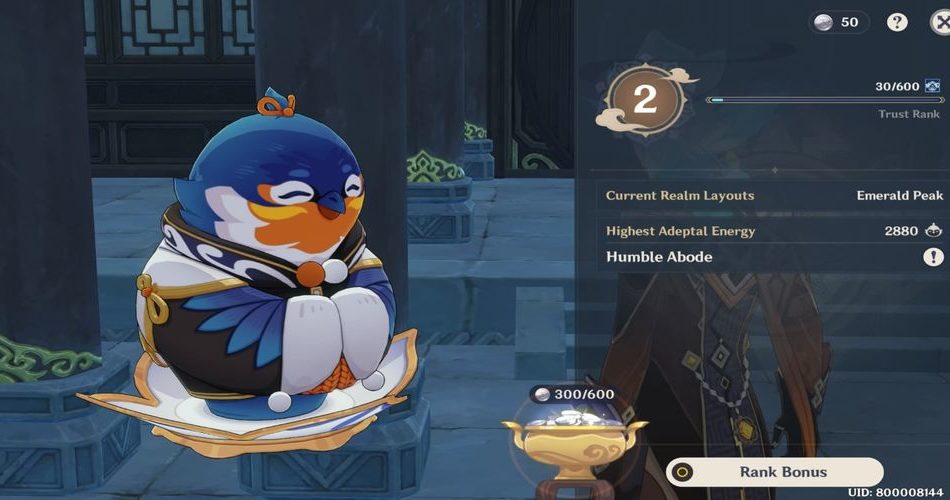Viewport: 950px width, 500px height.
Task: Open the Rank Bonus panel
Action: pyautogui.click(x=775, y=471)
